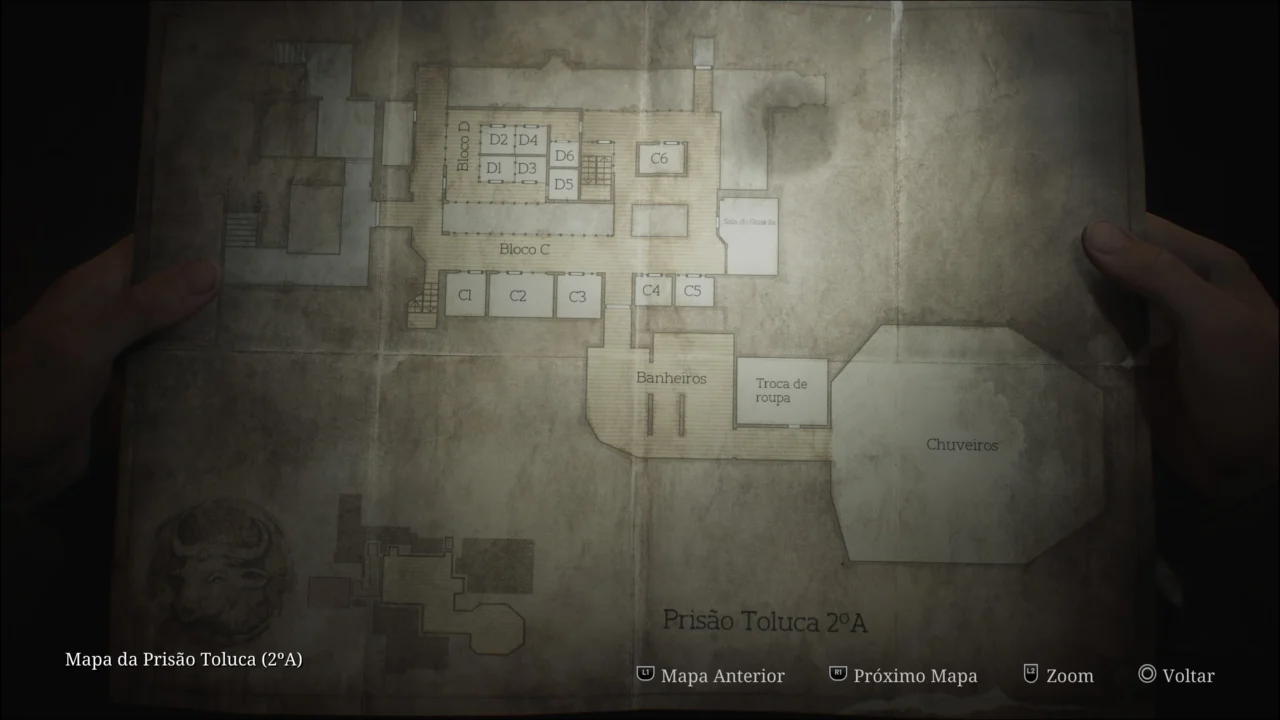Click the Troca de roupa room

(783, 388)
